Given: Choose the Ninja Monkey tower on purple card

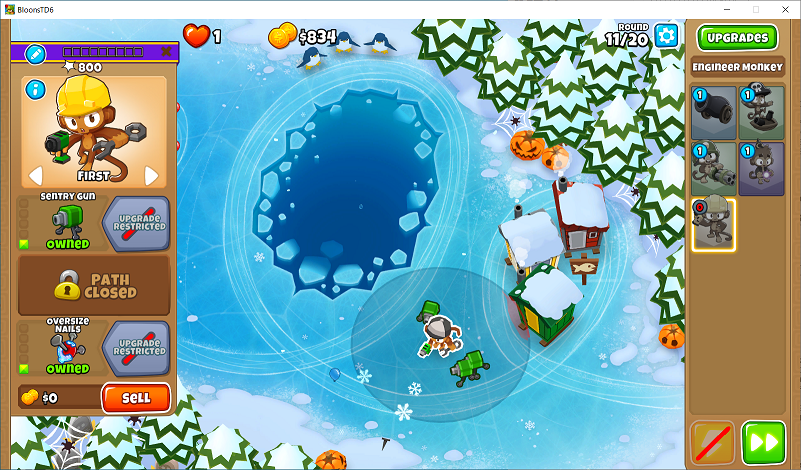Looking at the screenshot, I should coord(761,168).
